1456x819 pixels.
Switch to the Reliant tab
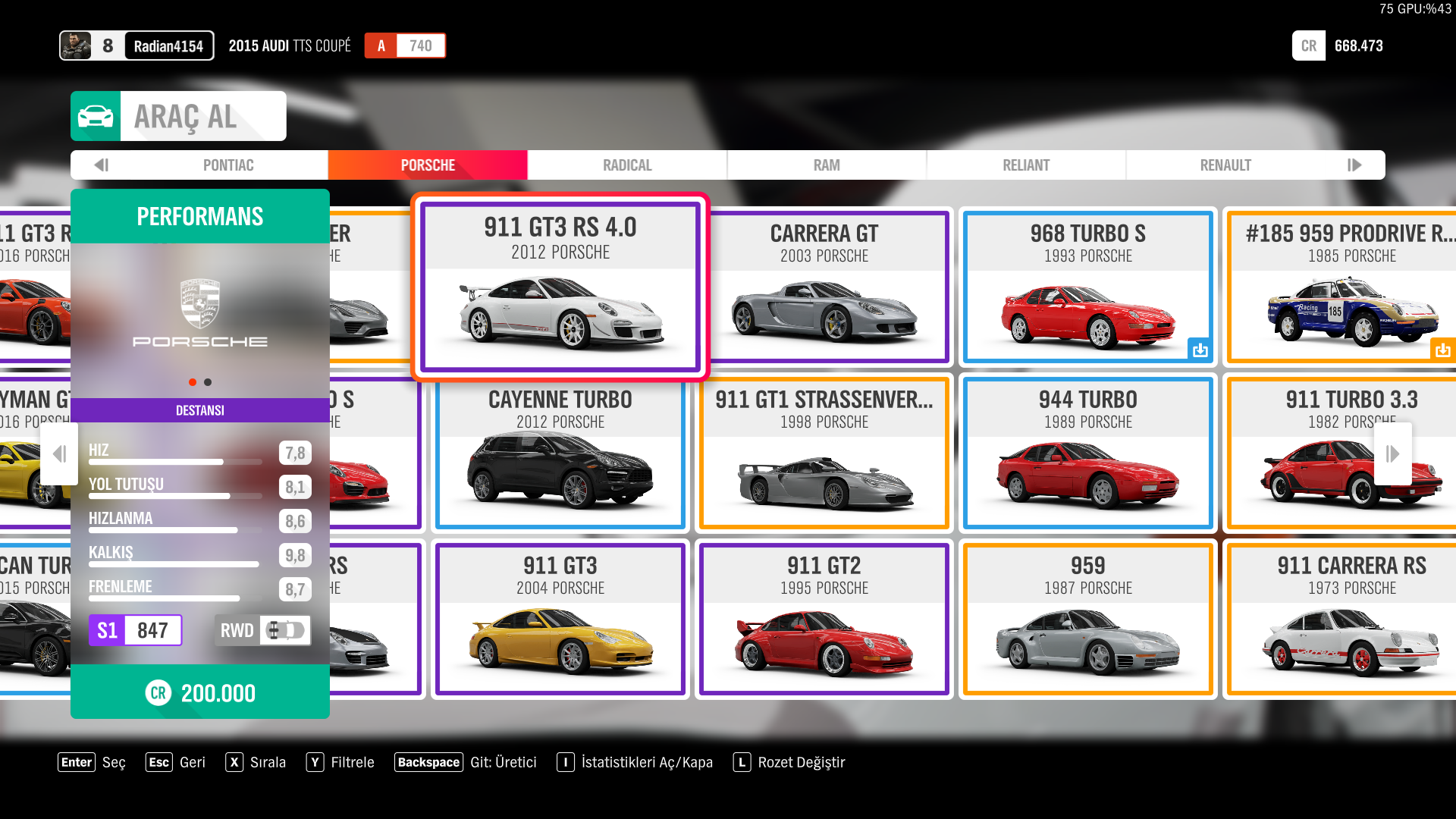[x=1026, y=165]
